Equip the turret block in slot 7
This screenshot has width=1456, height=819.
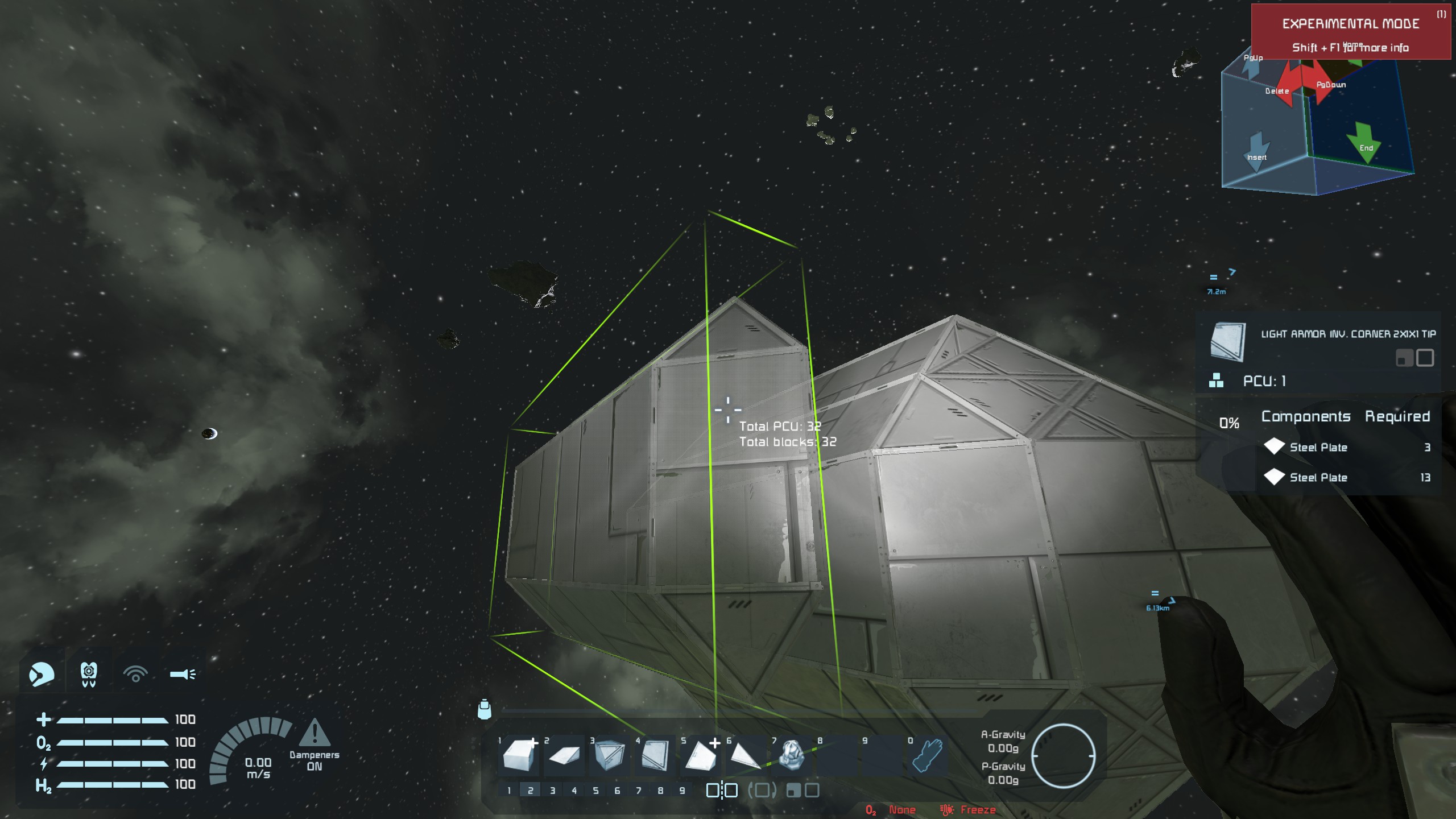coord(791,755)
